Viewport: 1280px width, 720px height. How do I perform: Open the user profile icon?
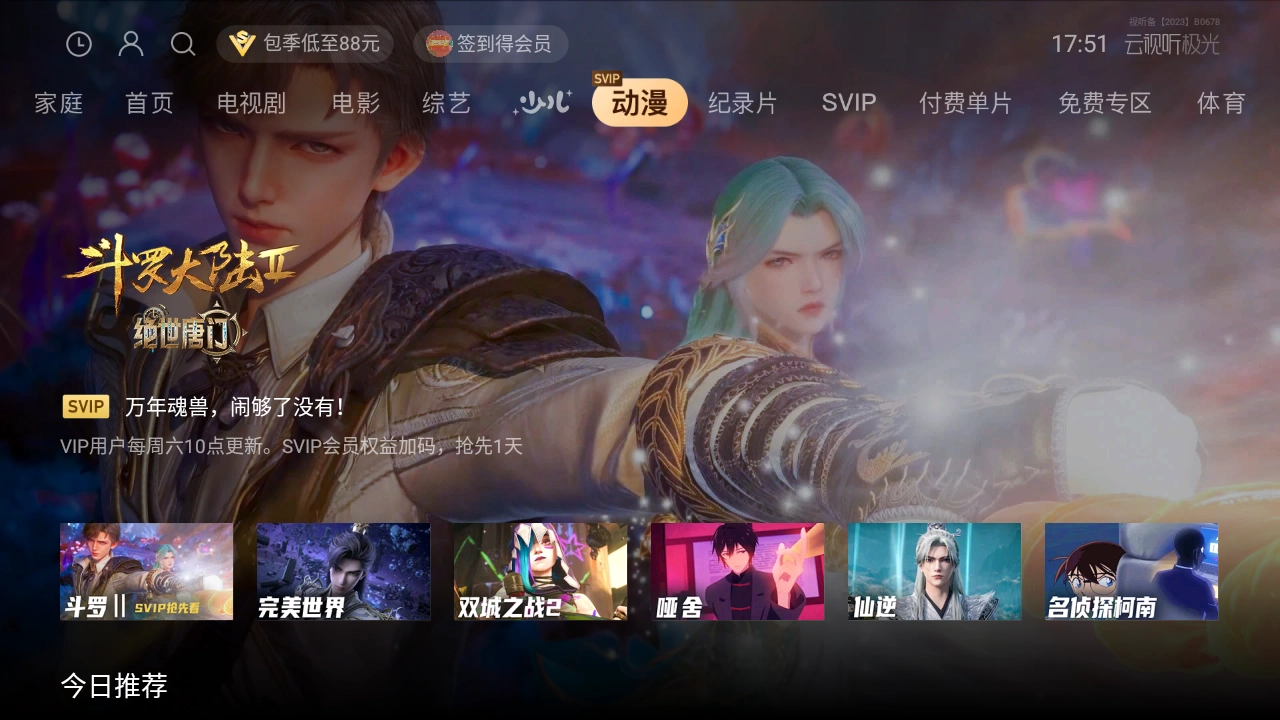(130, 44)
